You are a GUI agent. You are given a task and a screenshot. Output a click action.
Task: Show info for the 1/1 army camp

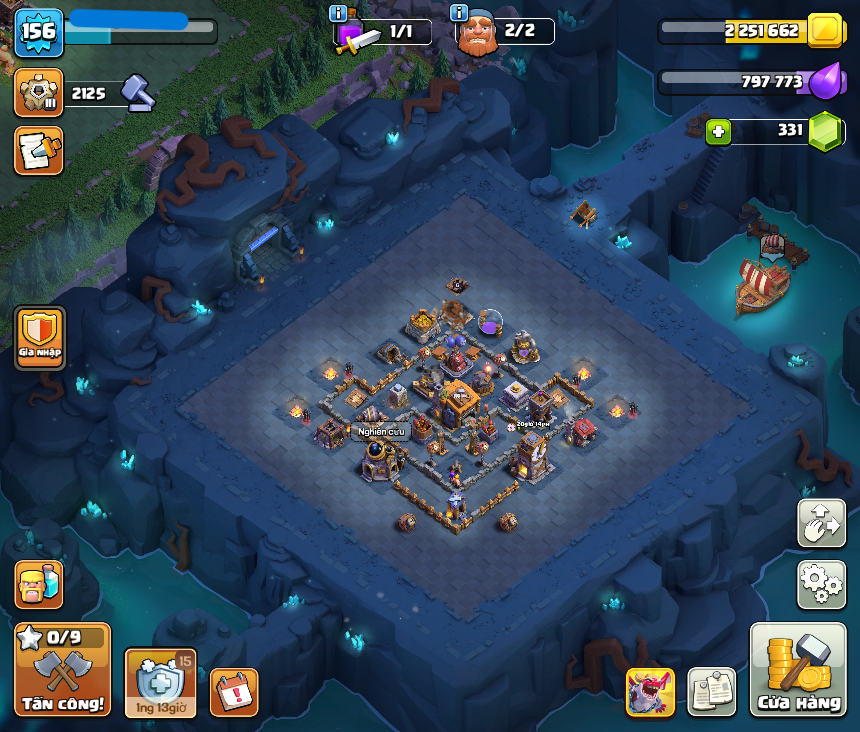pos(338,14)
